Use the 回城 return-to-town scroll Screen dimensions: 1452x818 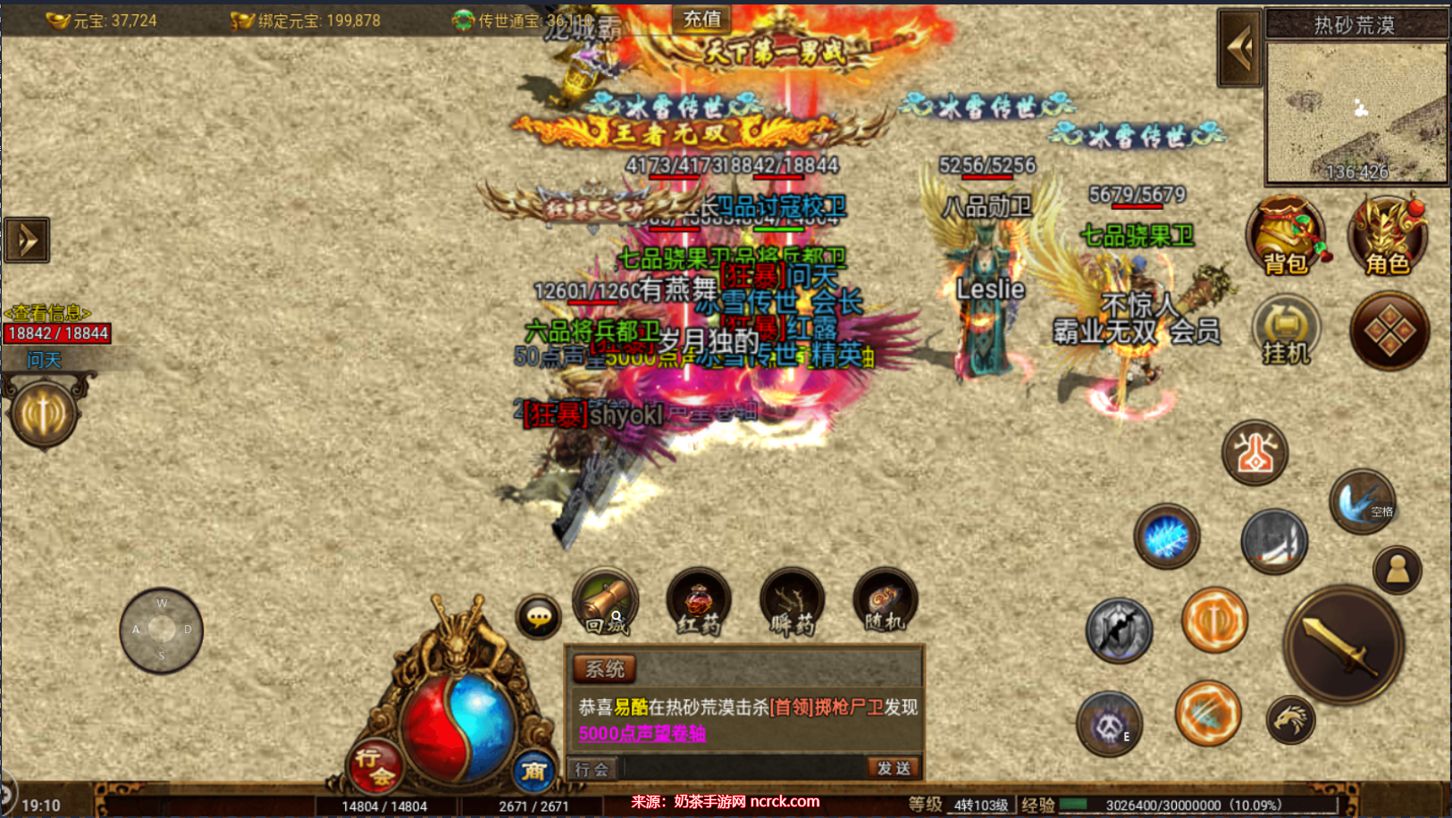[x=605, y=601]
